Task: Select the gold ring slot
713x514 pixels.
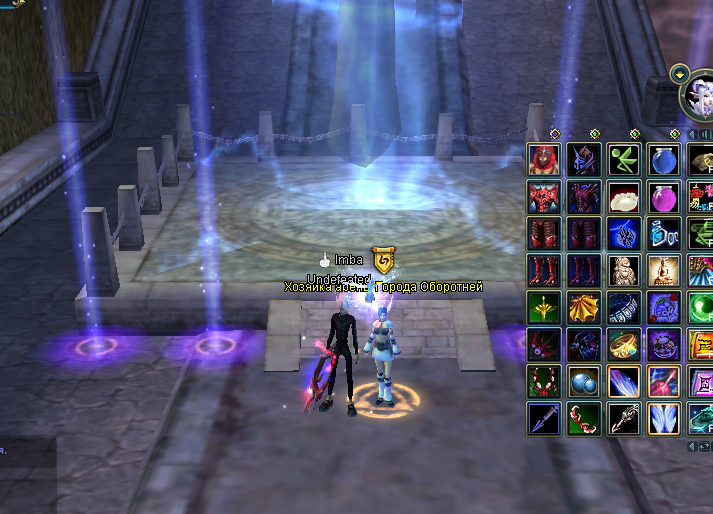Action: click(620, 344)
